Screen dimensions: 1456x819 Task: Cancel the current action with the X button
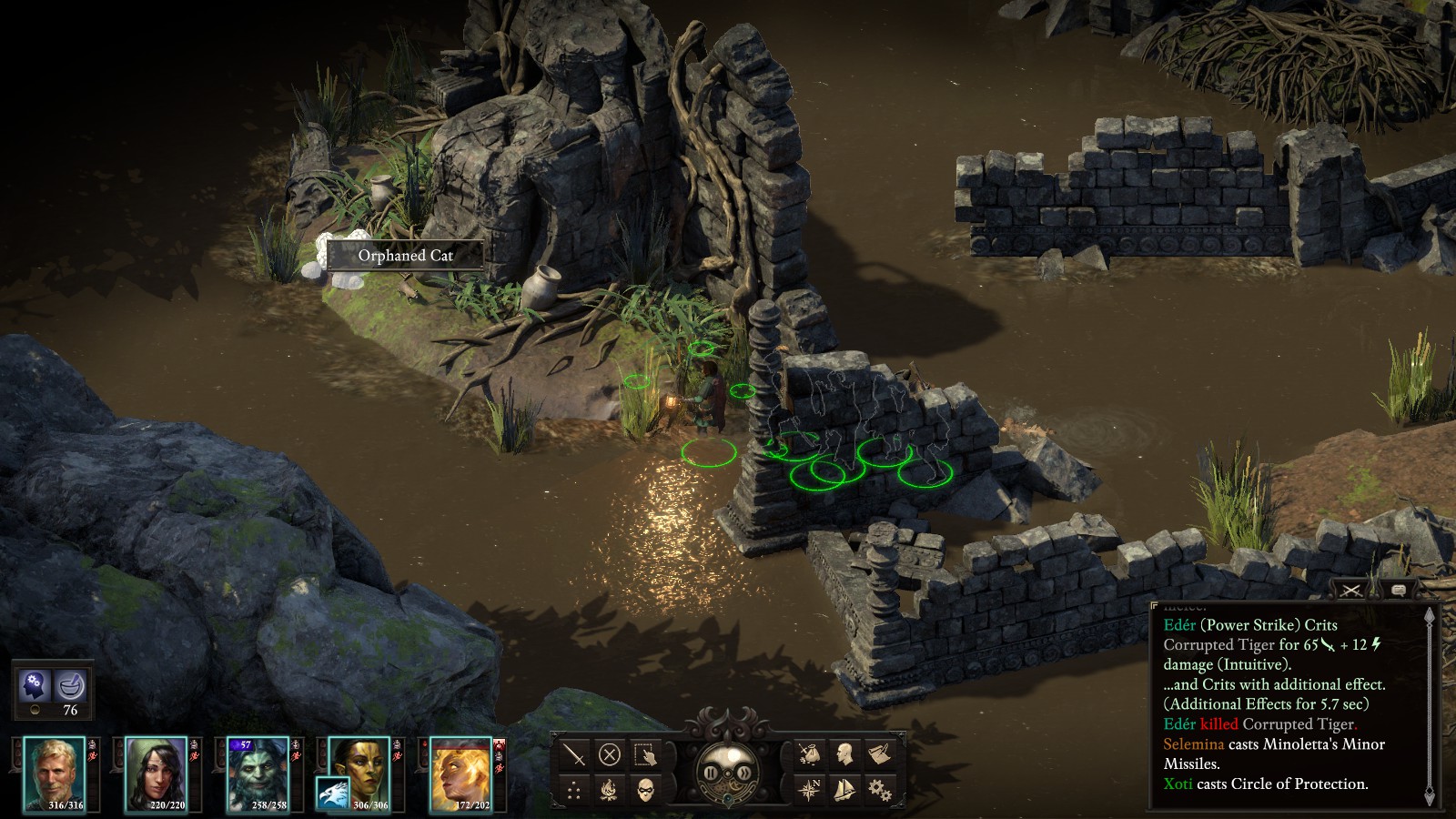(610, 753)
